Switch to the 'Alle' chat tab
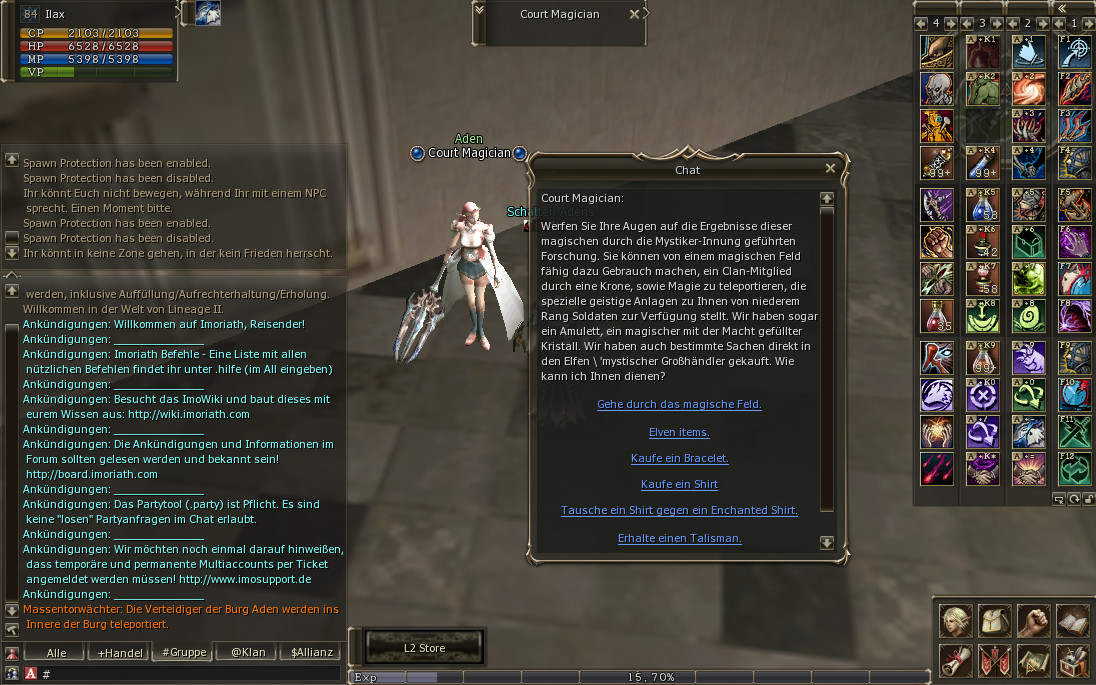The image size is (1096, 685). (57, 653)
